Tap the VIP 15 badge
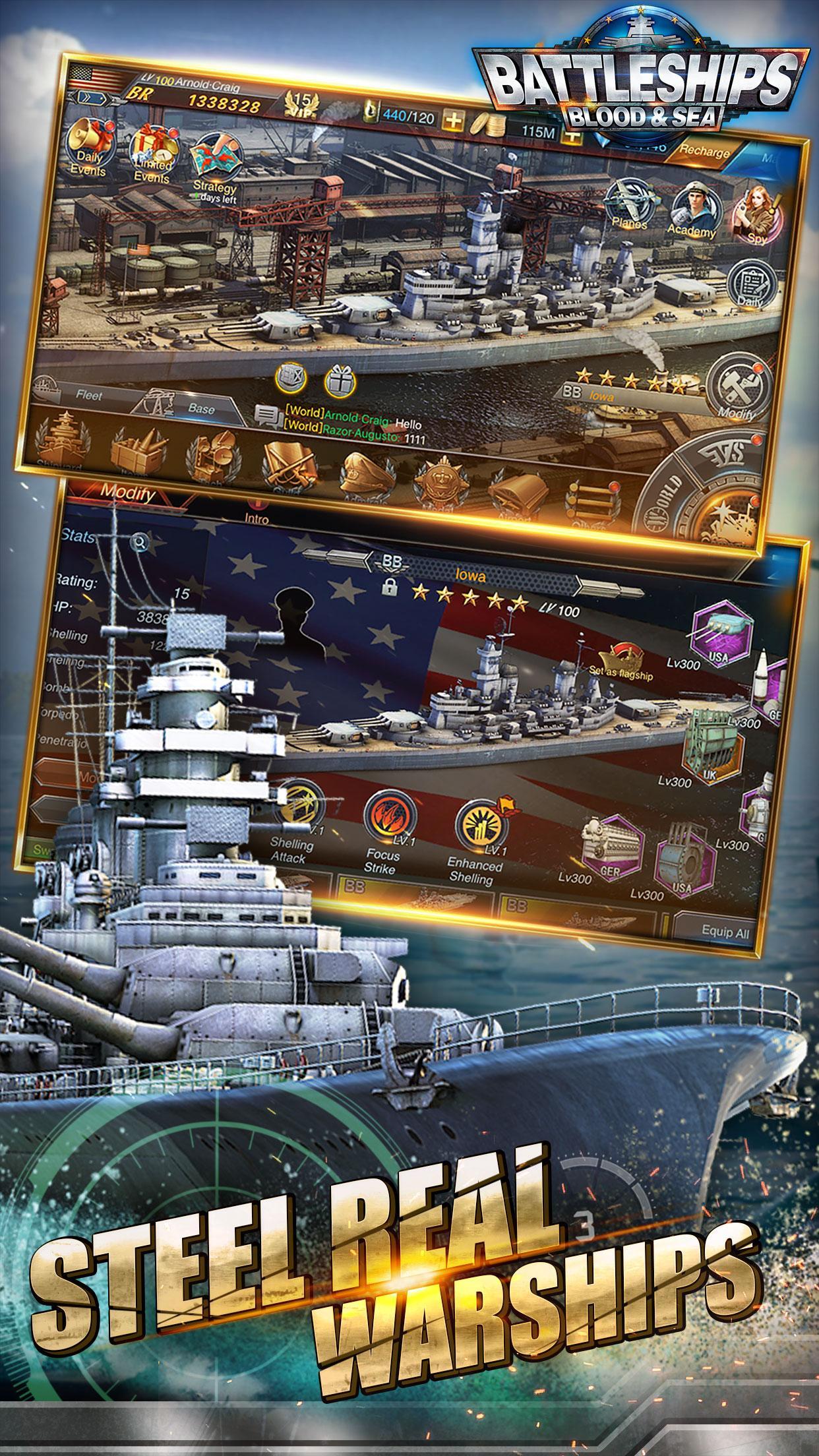819x1456 pixels. pyautogui.click(x=303, y=106)
